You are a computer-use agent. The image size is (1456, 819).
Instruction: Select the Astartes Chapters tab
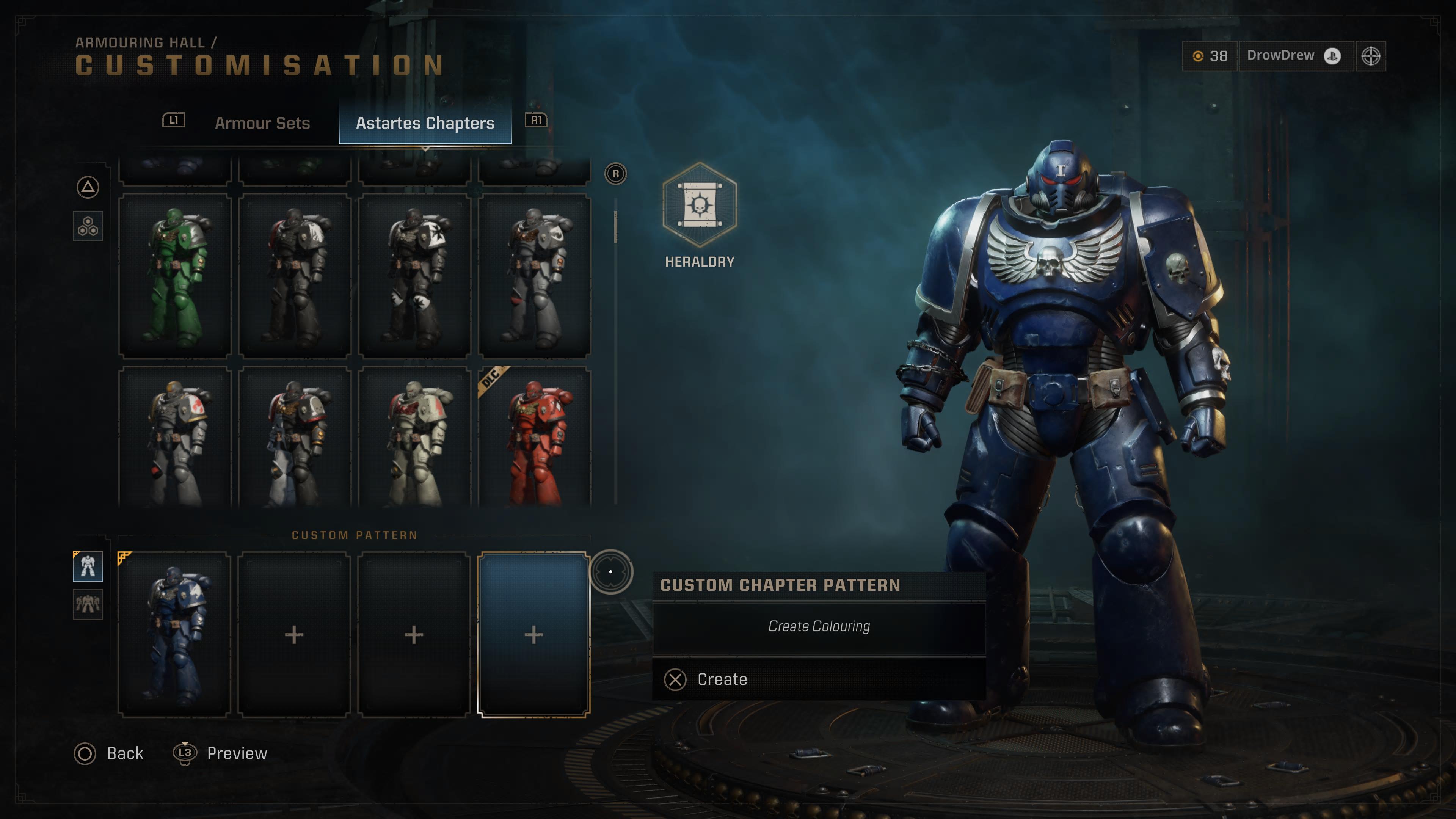(425, 123)
